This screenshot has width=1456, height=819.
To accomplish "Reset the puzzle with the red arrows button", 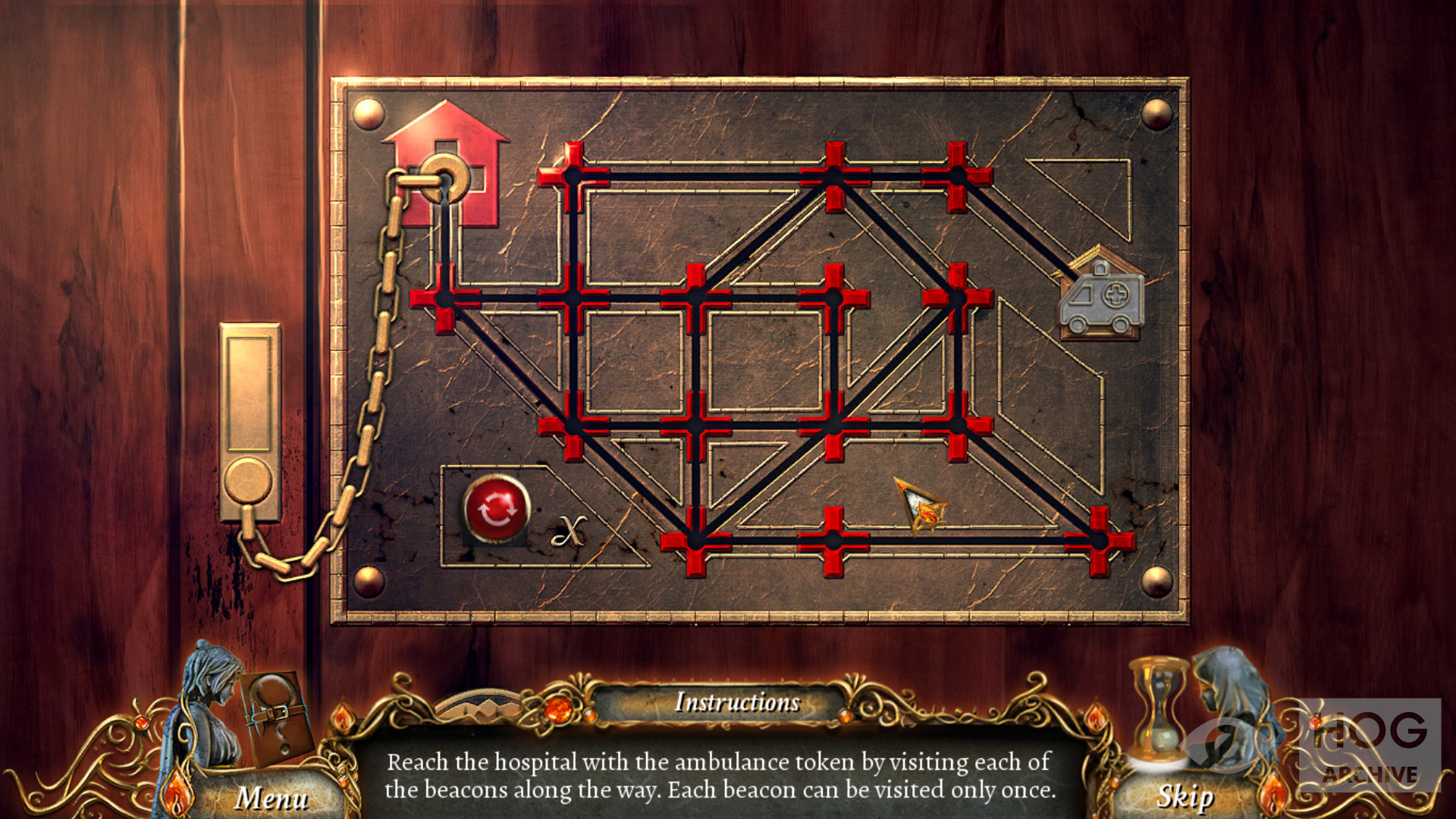I will pyautogui.click(x=496, y=509).
